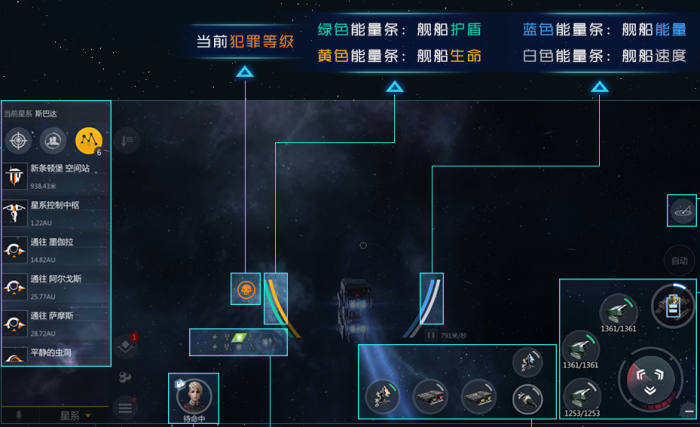
Task: Toggle the 自动 auto button
Action: pos(680,261)
